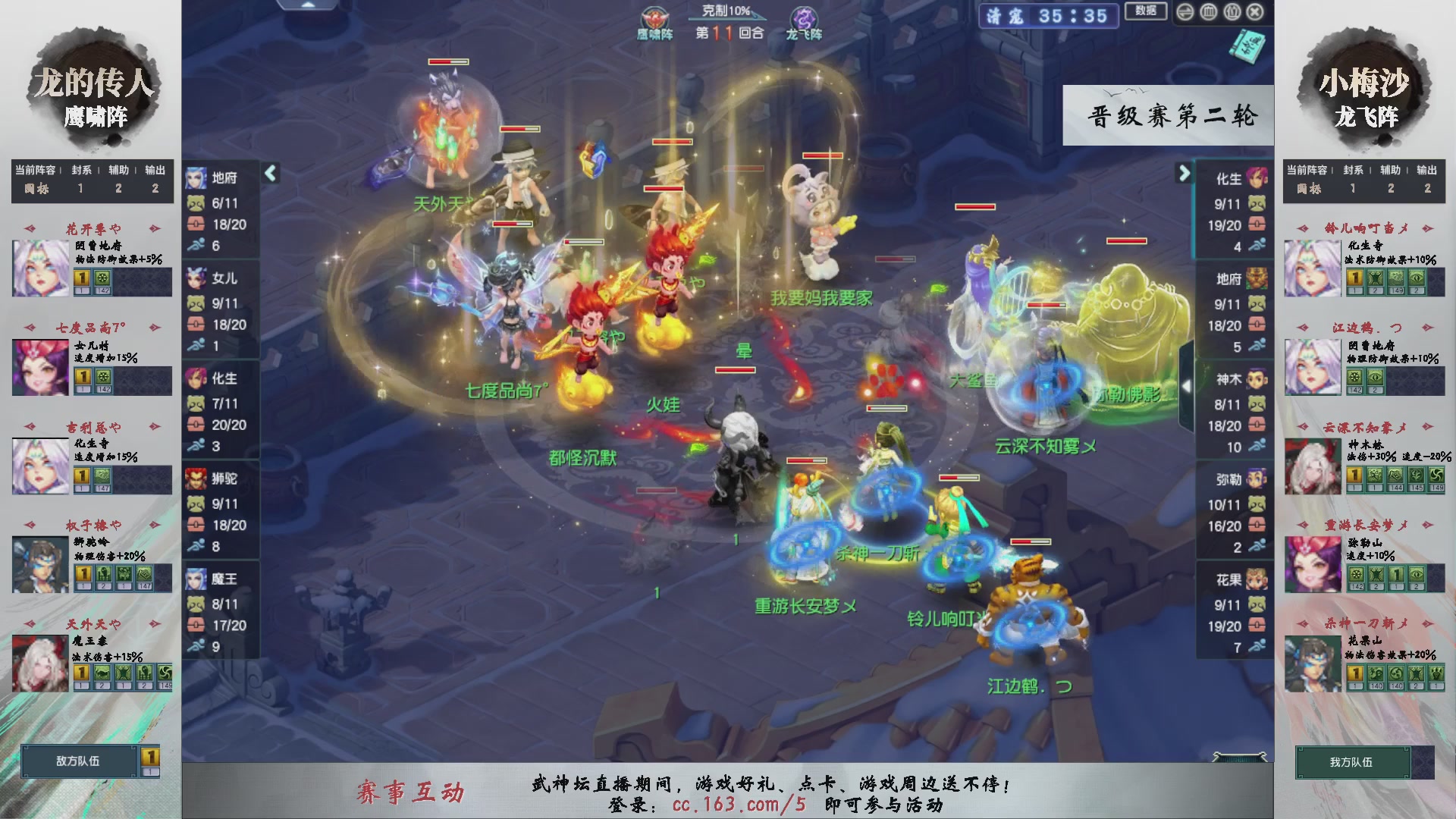Click the eye buff icon on 化生奇 card
This screenshot has height=819, width=1456.
pos(1417,278)
